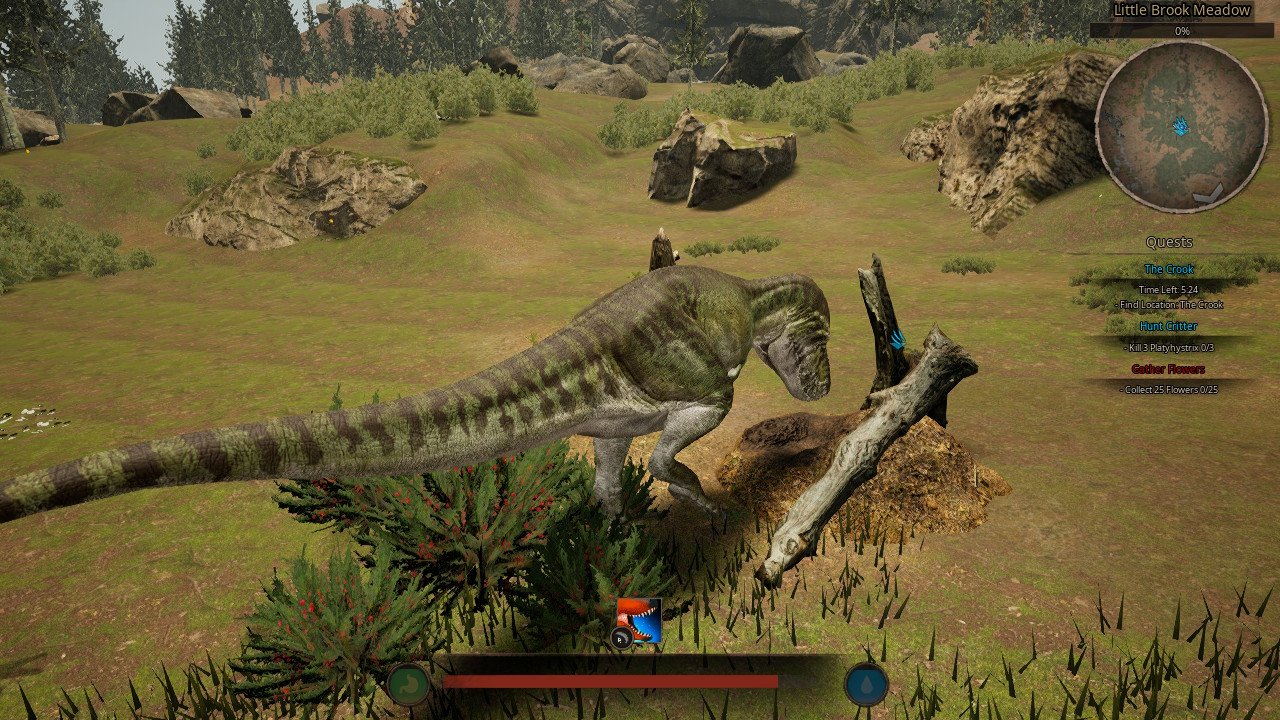Activate the bite attack ability icon
The width and height of the screenshot is (1280, 720).
(x=639, y=620)
